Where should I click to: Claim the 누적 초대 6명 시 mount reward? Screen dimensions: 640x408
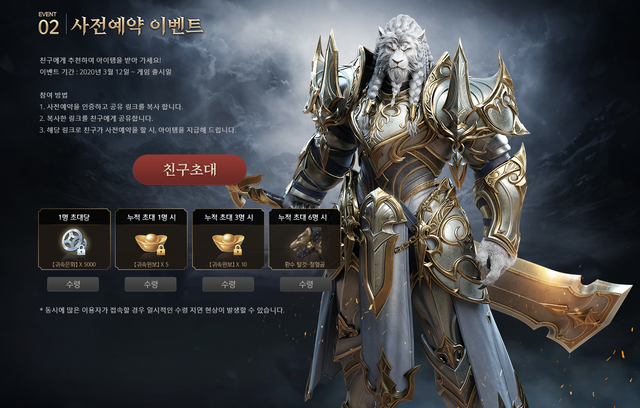[x=305, y=284]
